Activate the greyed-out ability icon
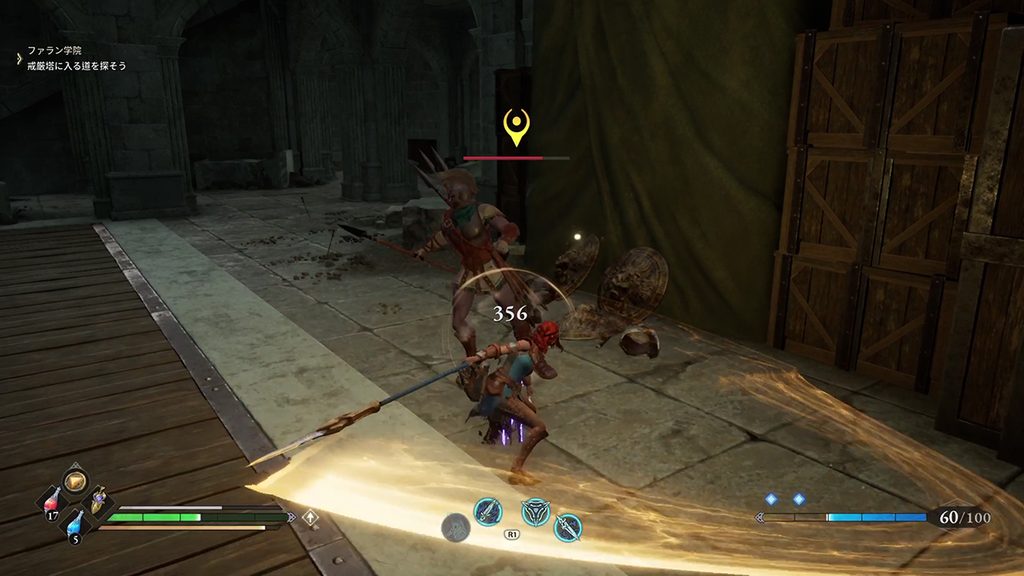Viewport: 1024px width, 576px height. tap(456, 527)
